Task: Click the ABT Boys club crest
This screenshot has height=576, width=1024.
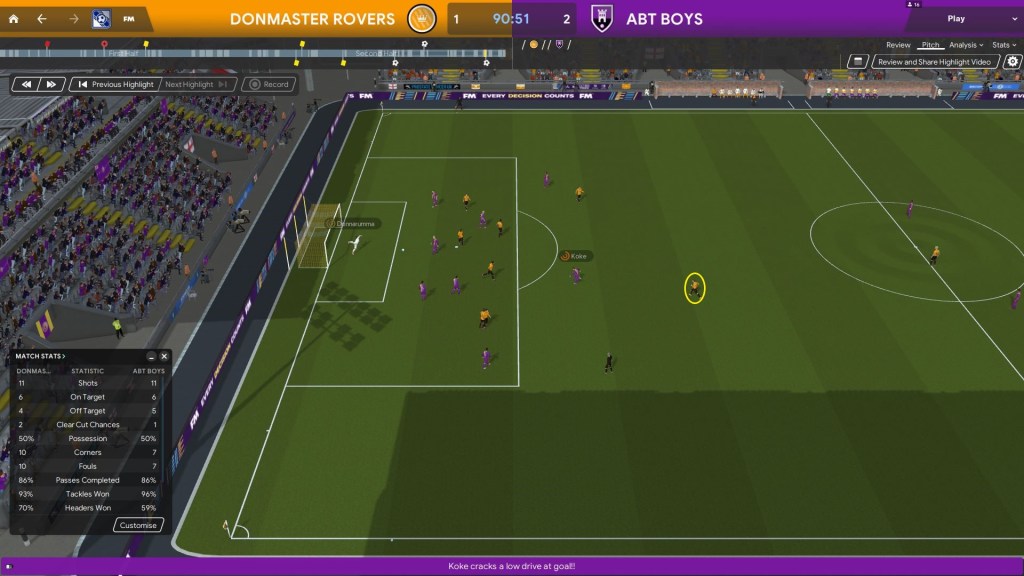Action: click(x=601, y=19)
